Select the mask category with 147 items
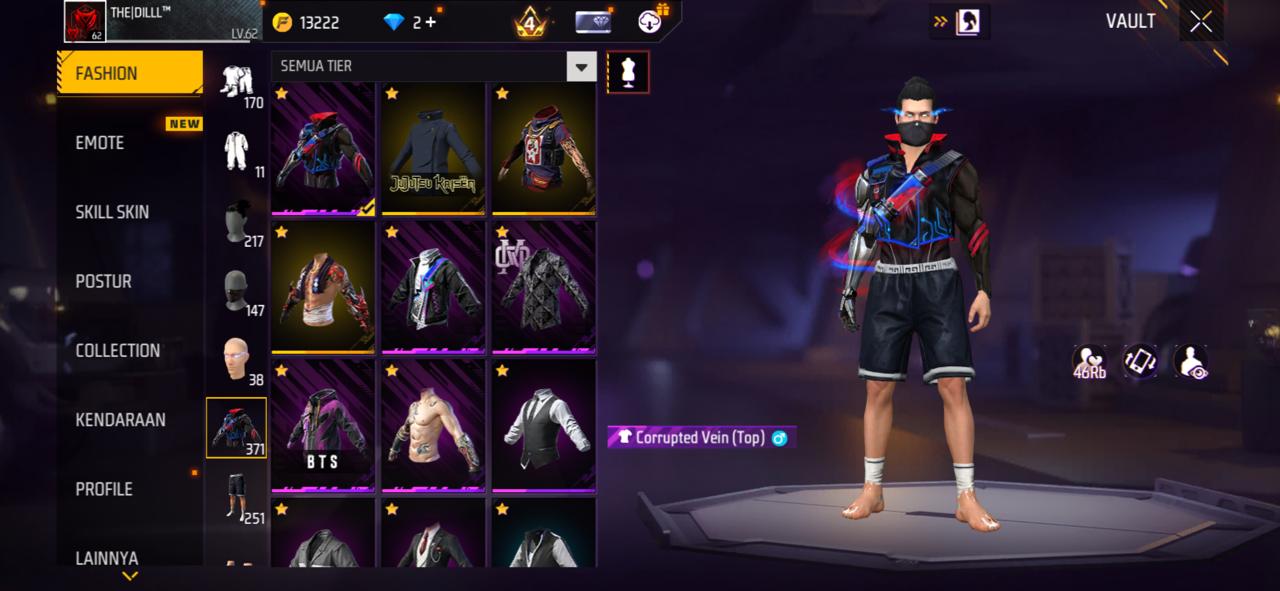Image resolution: width=1280 pixels, height=591 pixels. click(237, 290)
